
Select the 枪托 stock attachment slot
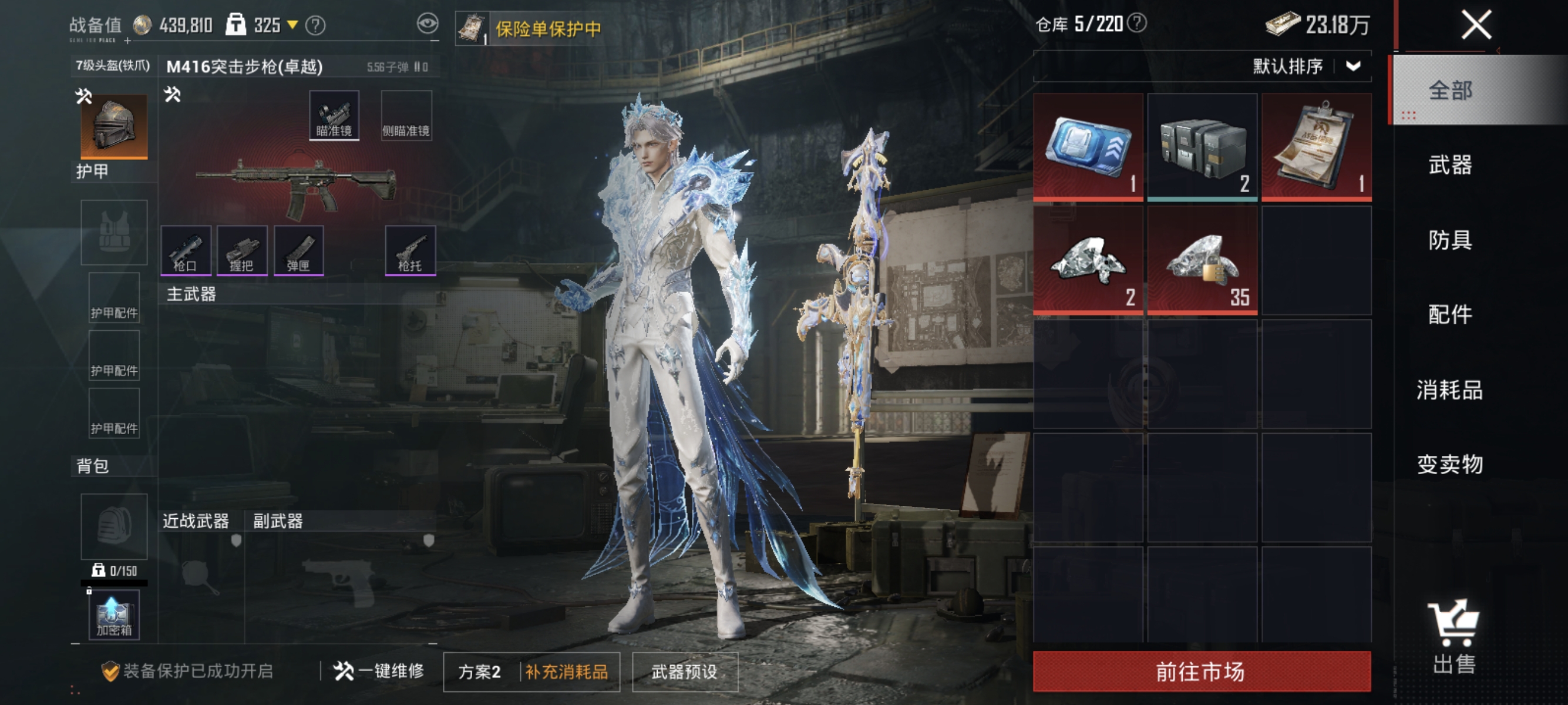[411, 251]
